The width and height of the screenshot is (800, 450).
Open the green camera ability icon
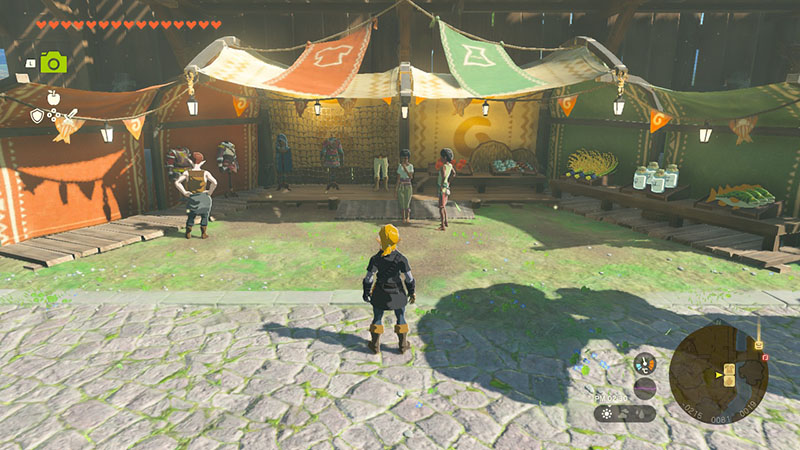click(53, 63)
